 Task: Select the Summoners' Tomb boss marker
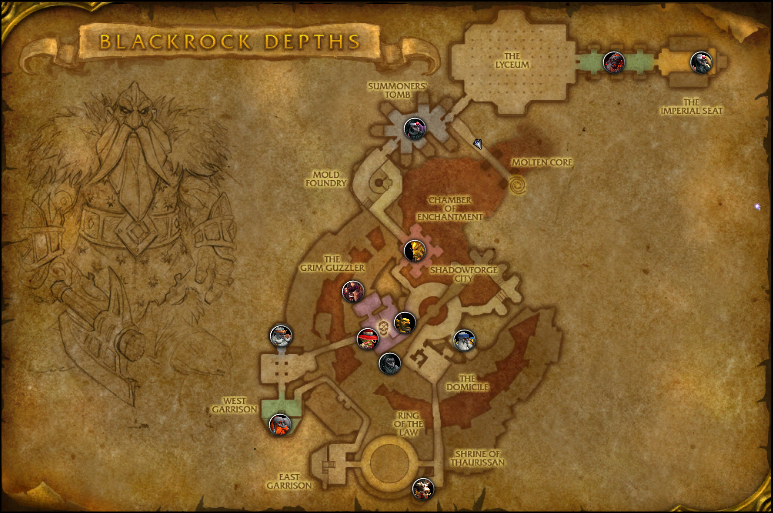(416, 128)
